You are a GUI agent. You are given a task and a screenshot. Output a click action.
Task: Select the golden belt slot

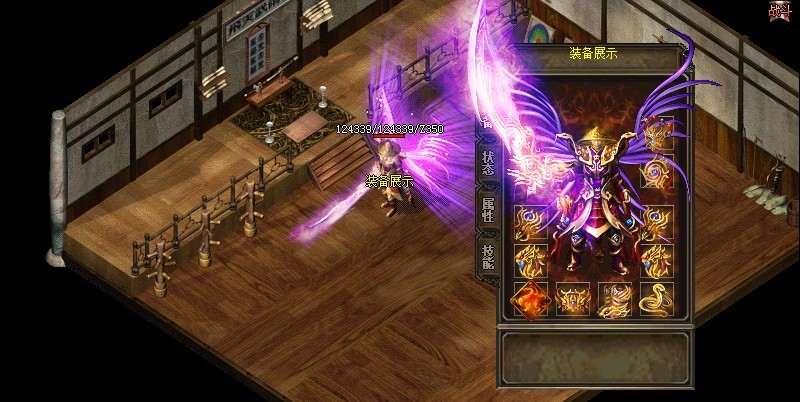[x=572, y=298]
